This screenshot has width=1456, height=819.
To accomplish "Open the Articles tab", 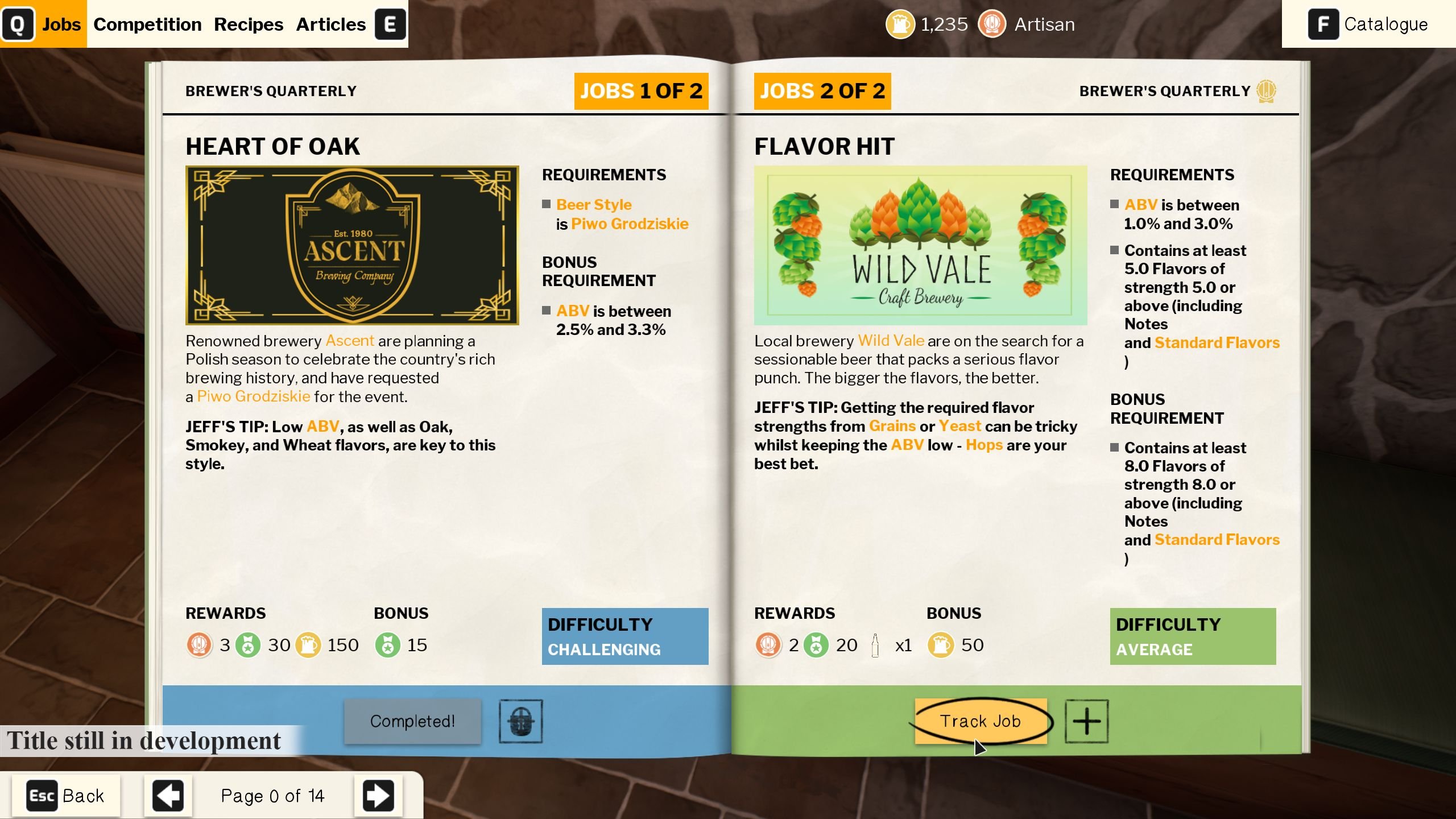I will point(330,24).
